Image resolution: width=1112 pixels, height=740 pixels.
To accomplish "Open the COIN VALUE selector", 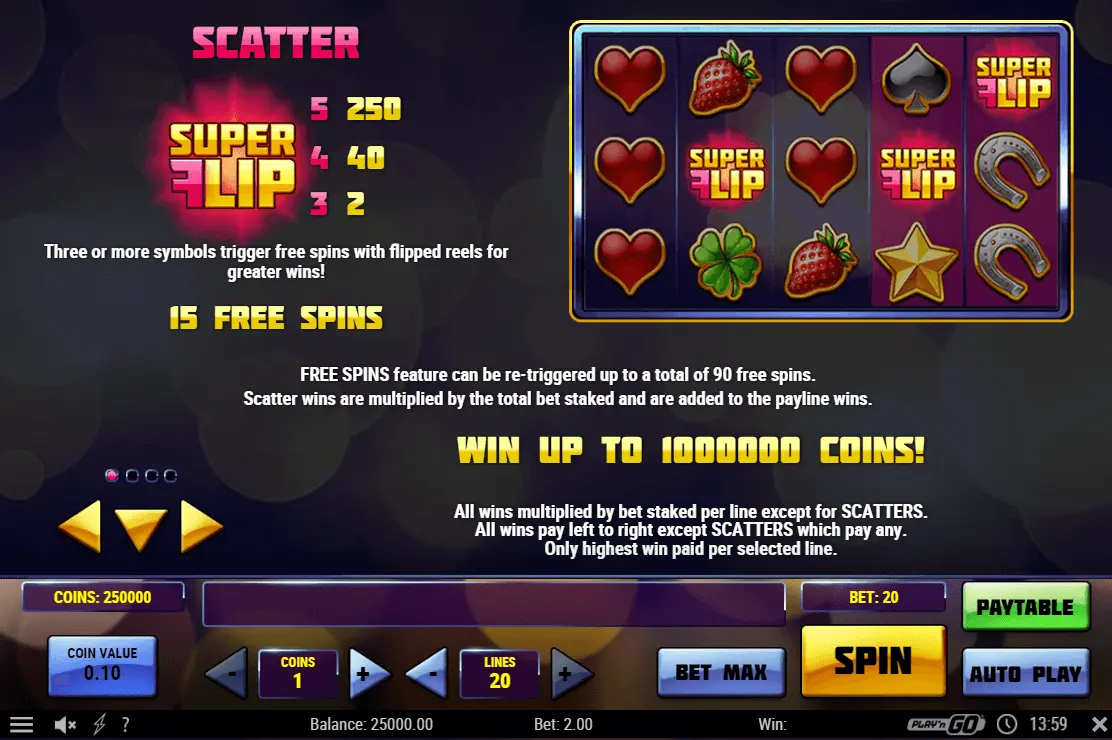I will pyautogui.click(x=102, y=666).
